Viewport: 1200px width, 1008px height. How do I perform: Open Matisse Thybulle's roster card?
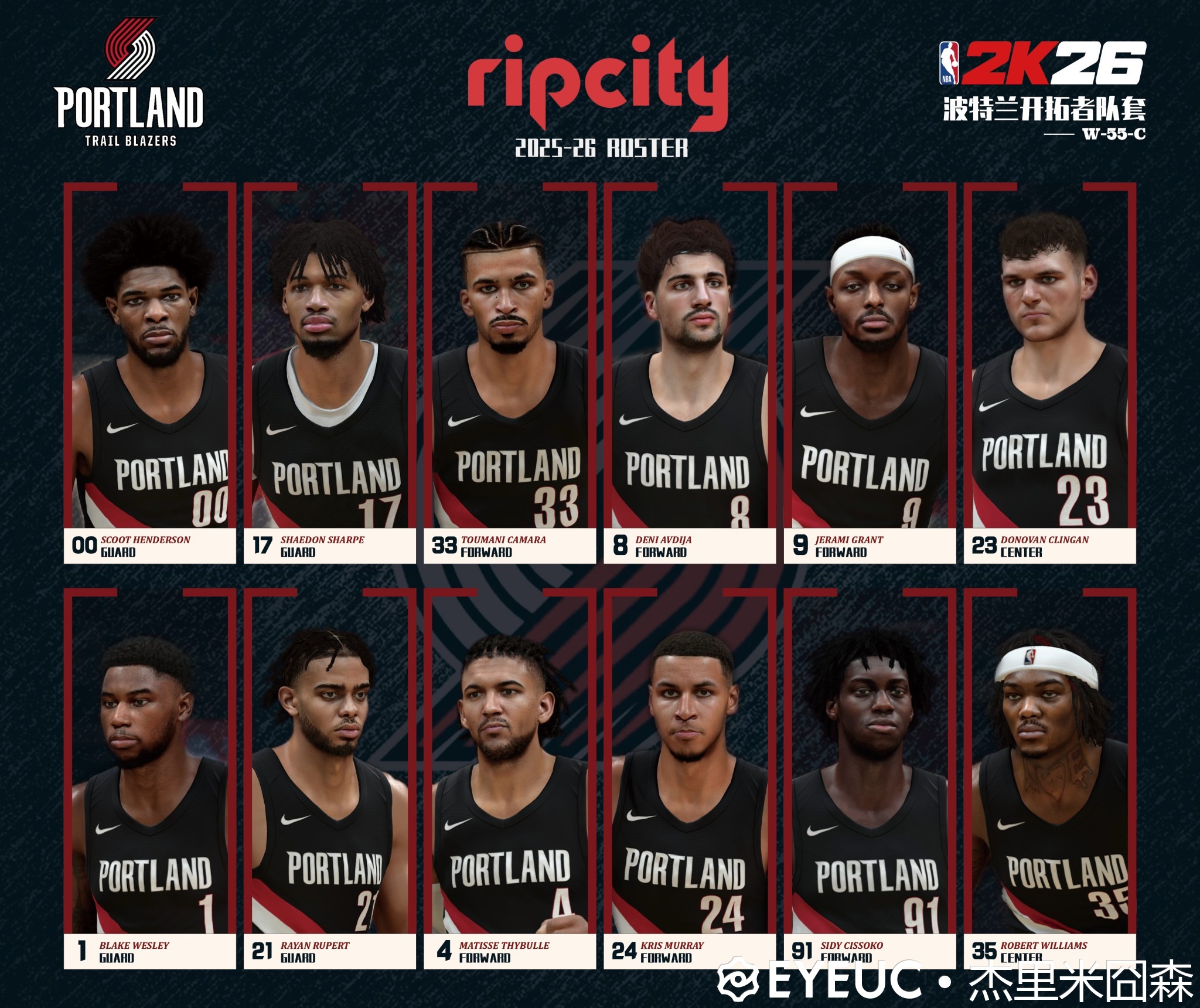(510, 779)
